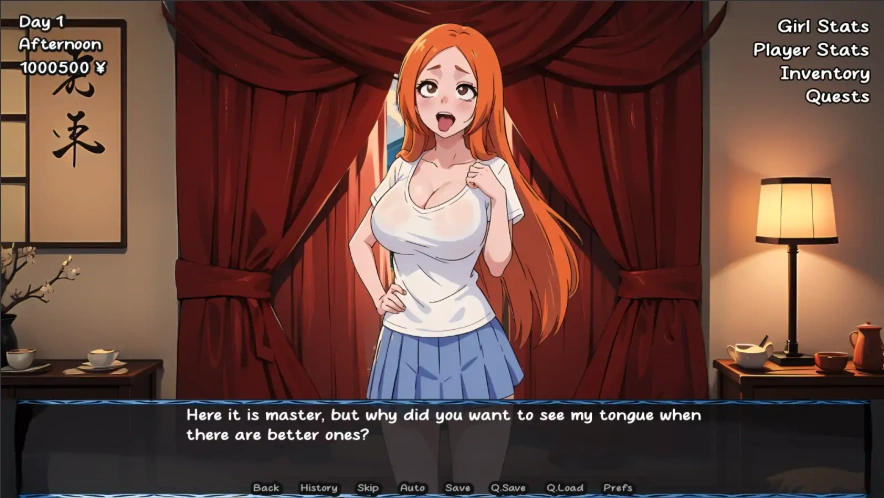Screen dimensions: 884x498
Task: Open the dialogue History log
Action: (319, 488)
